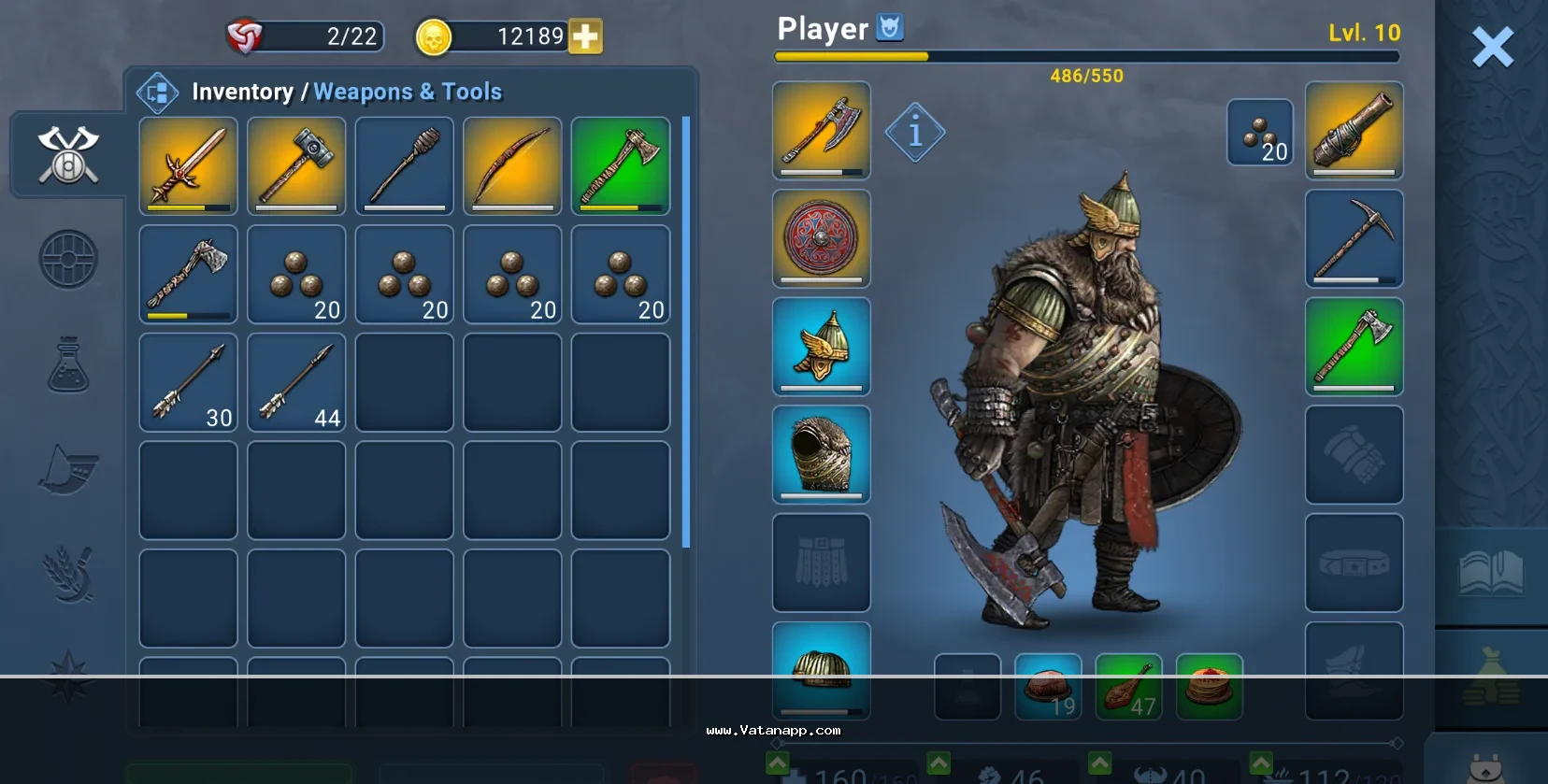
Task: Close the inventory with the X button
Action: click(x=1492, y=47)
